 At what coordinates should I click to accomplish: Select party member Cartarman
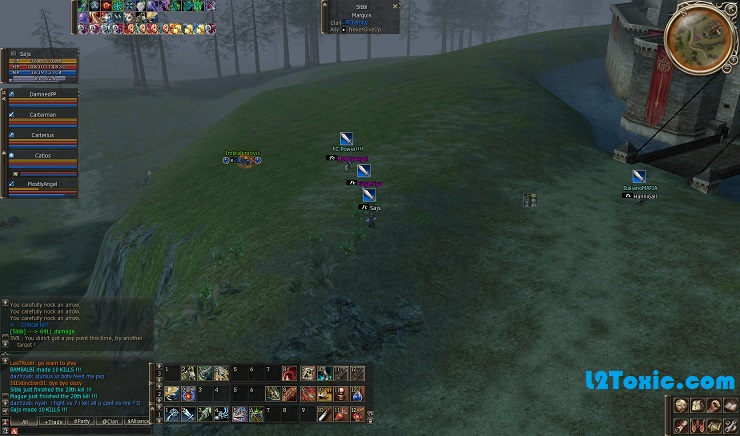(43, 115)
